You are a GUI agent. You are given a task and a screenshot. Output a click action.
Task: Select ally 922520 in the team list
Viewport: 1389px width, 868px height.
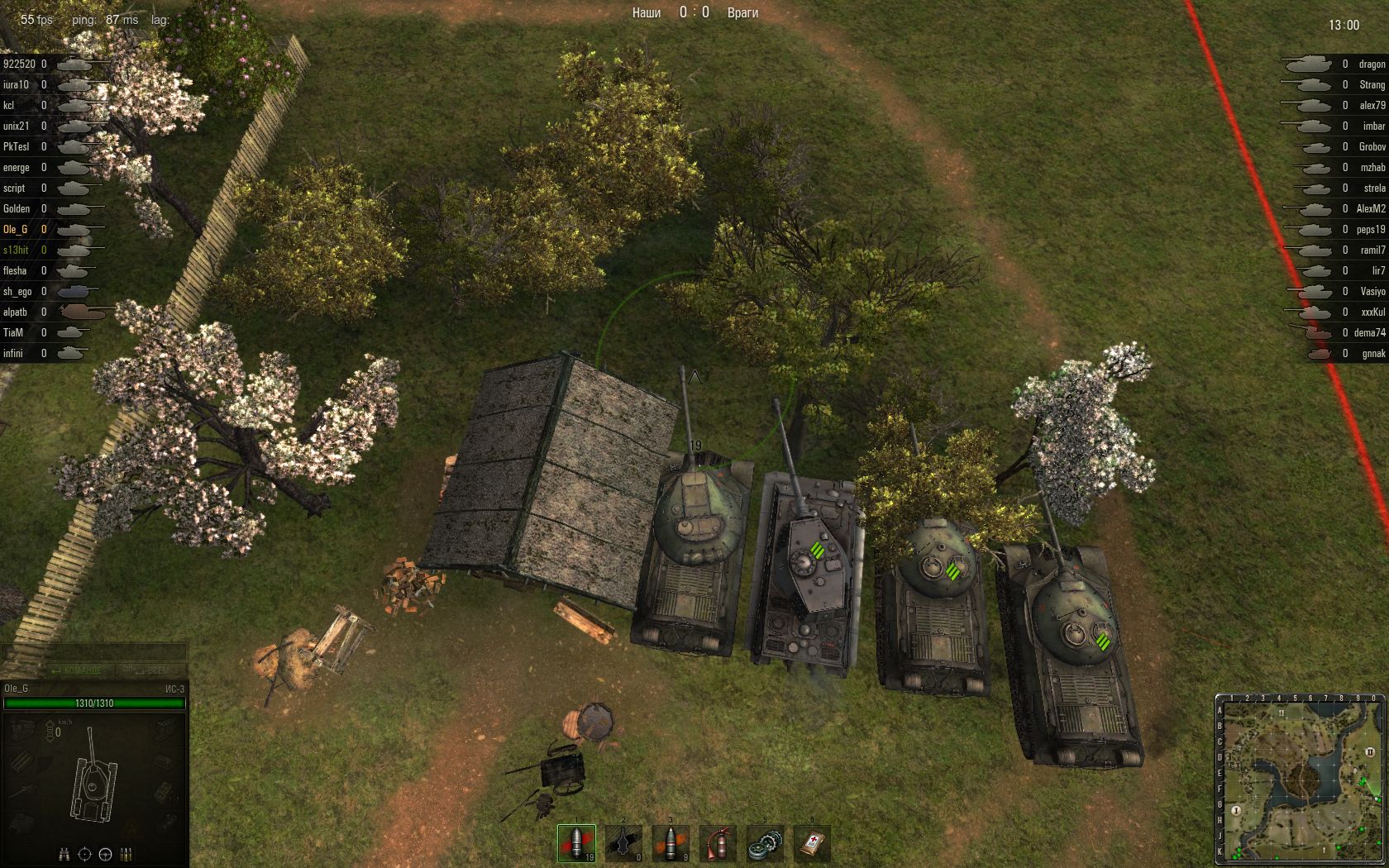pyautogui.click(x=19, y=64)
